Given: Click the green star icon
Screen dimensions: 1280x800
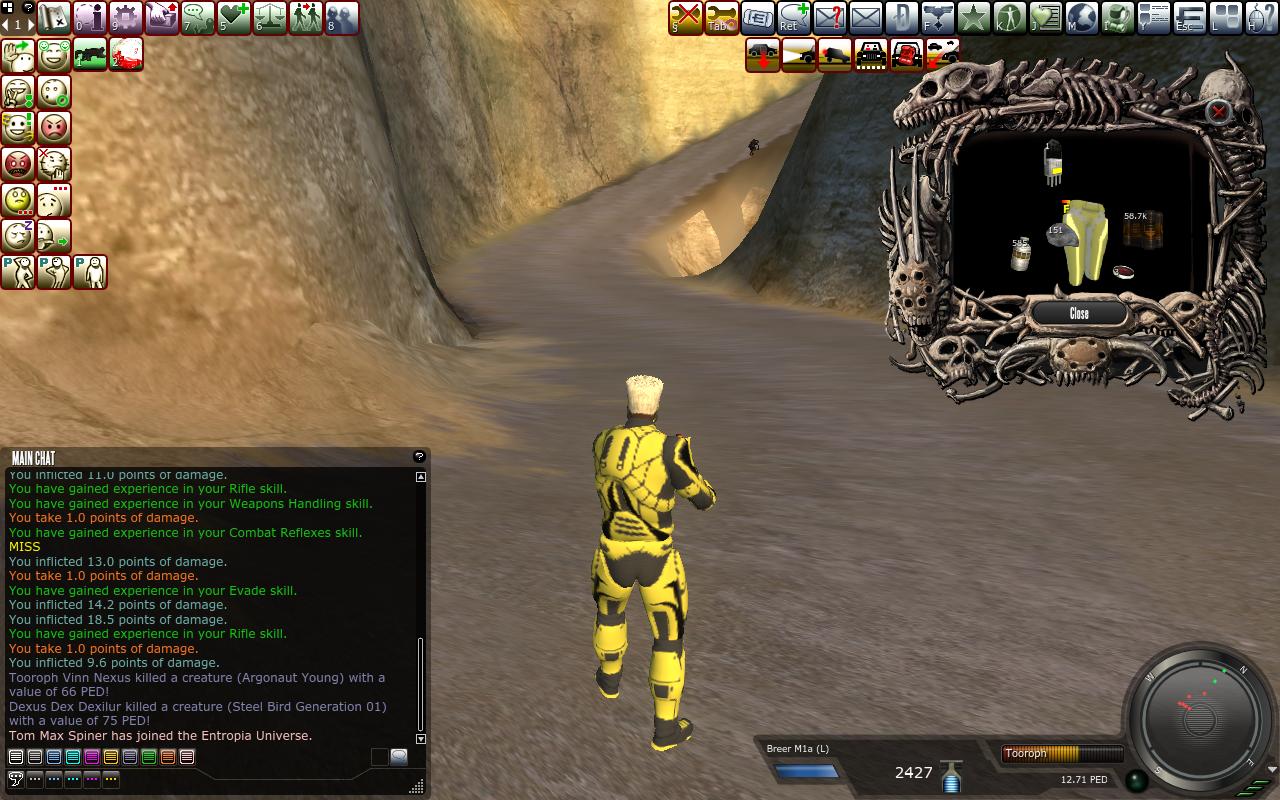Looking at the screenshot, I should [973, 17].
